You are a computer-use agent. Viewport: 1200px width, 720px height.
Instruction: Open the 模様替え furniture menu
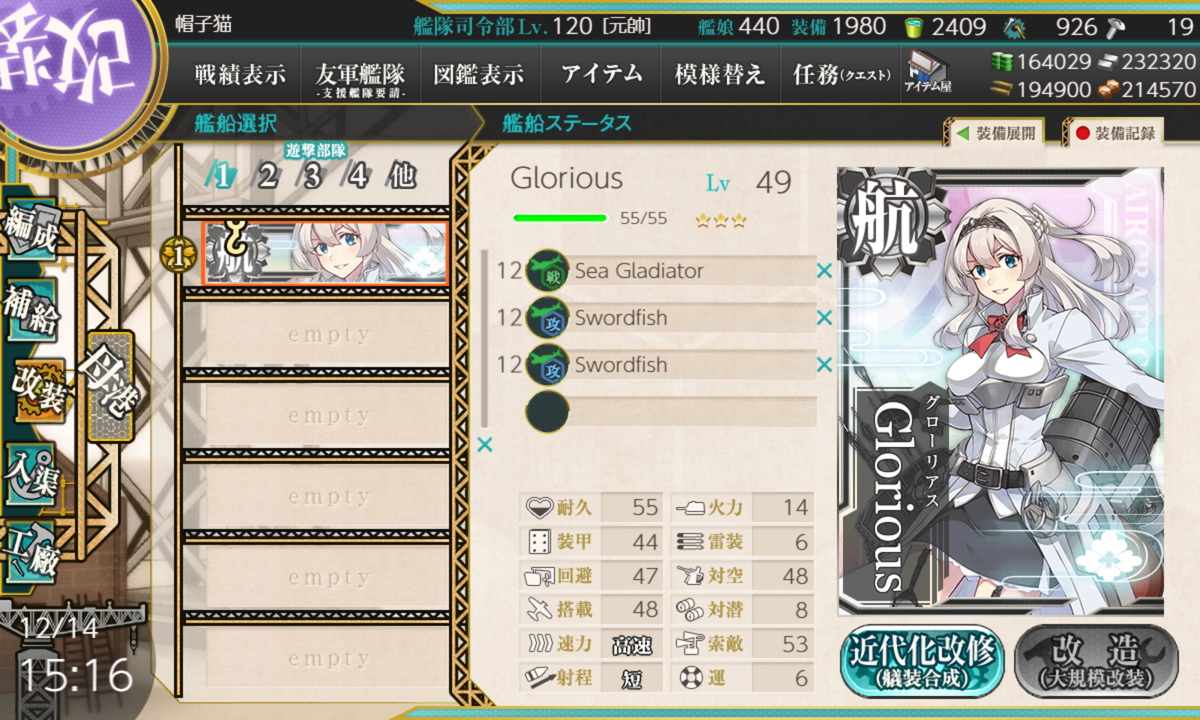point(720,74)
